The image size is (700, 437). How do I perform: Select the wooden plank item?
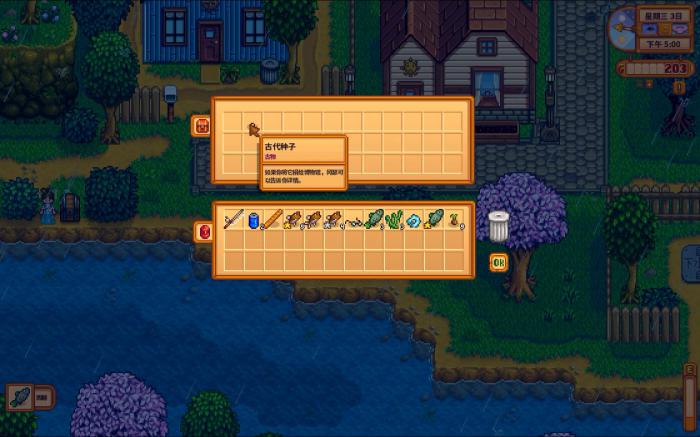click(272, 219)
